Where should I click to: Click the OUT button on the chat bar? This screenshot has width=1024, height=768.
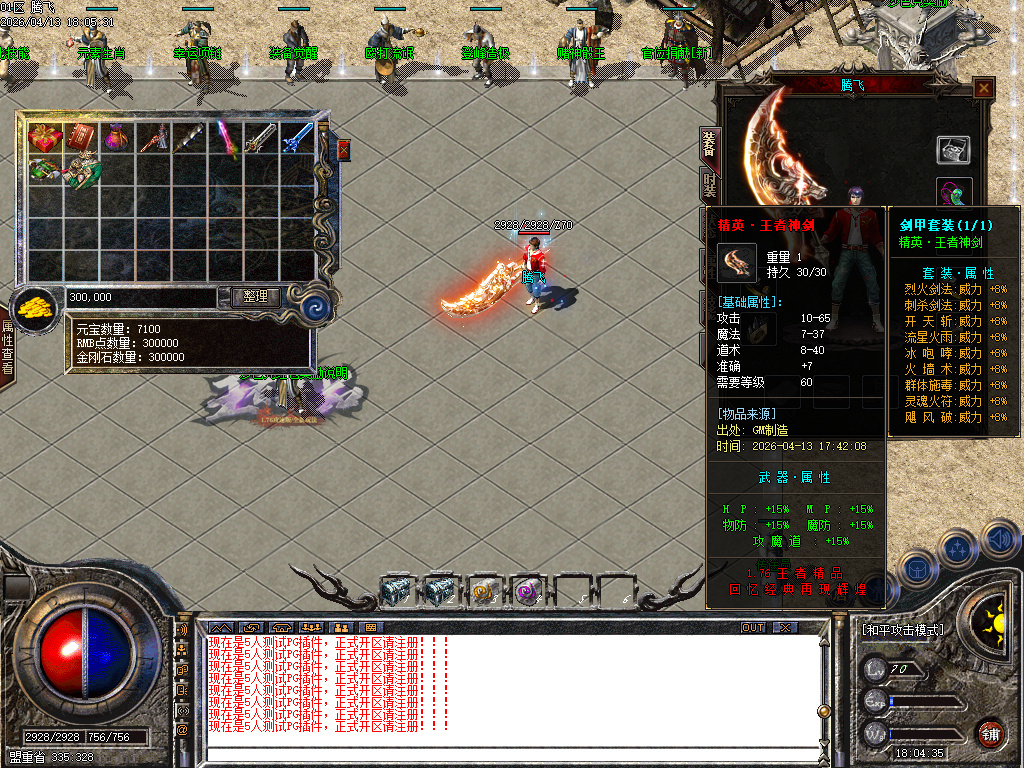pyautogui.click(x=752, y=628)
